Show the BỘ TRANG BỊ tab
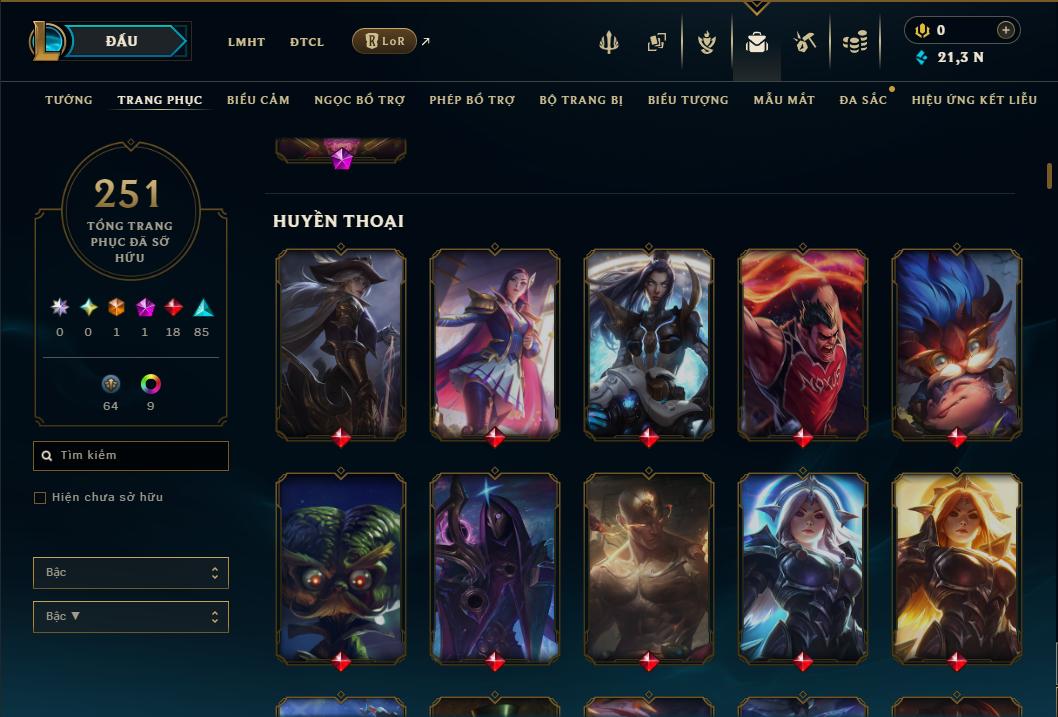The height and width of the screenshot is (717, 1058). (x=581, y=100)
